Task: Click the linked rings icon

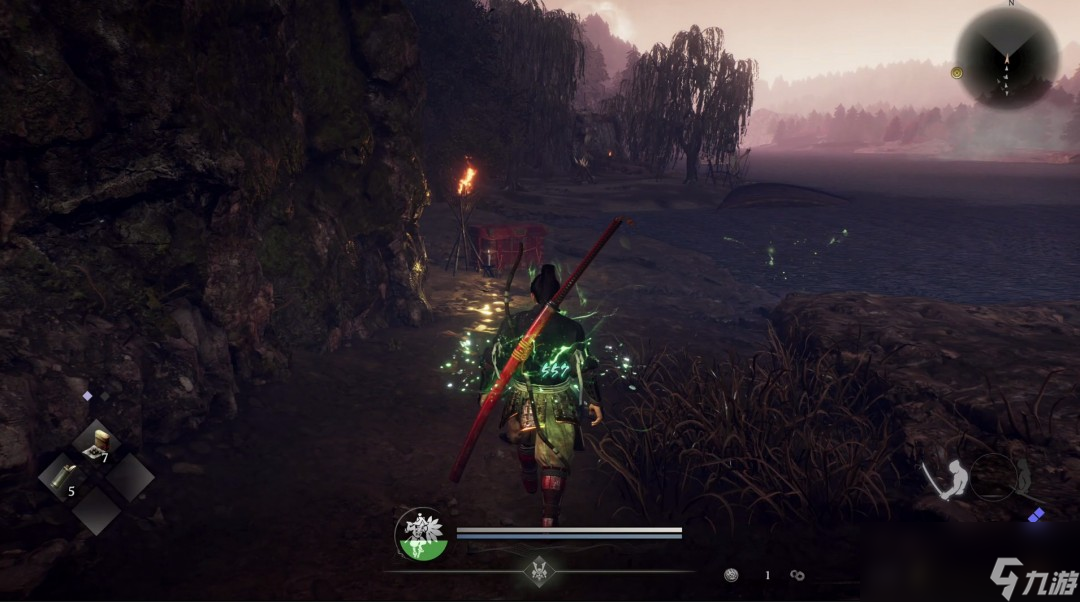Action: coord(797,575)
